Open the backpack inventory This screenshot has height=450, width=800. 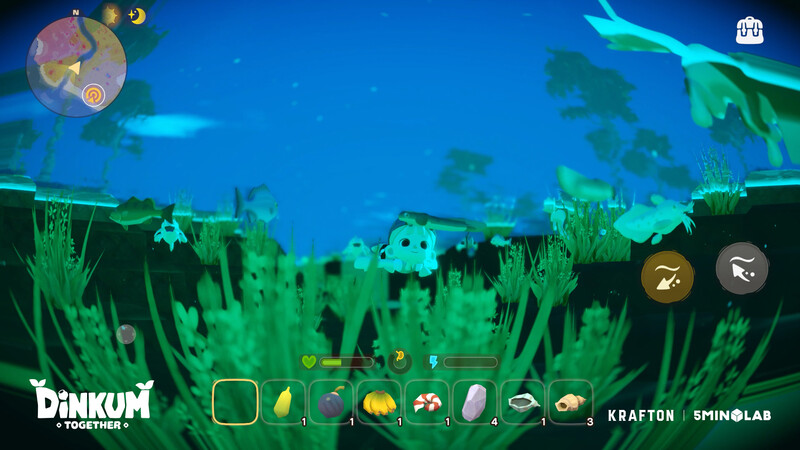[x=749, y=30]
